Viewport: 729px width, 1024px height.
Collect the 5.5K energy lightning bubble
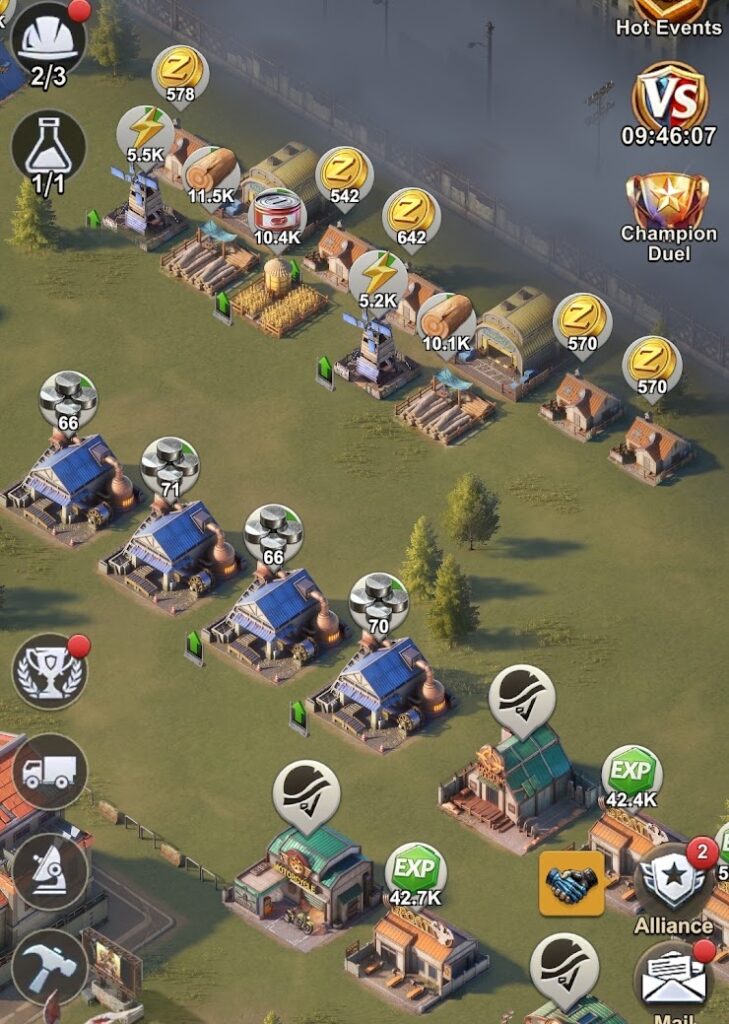coord(146,133)
